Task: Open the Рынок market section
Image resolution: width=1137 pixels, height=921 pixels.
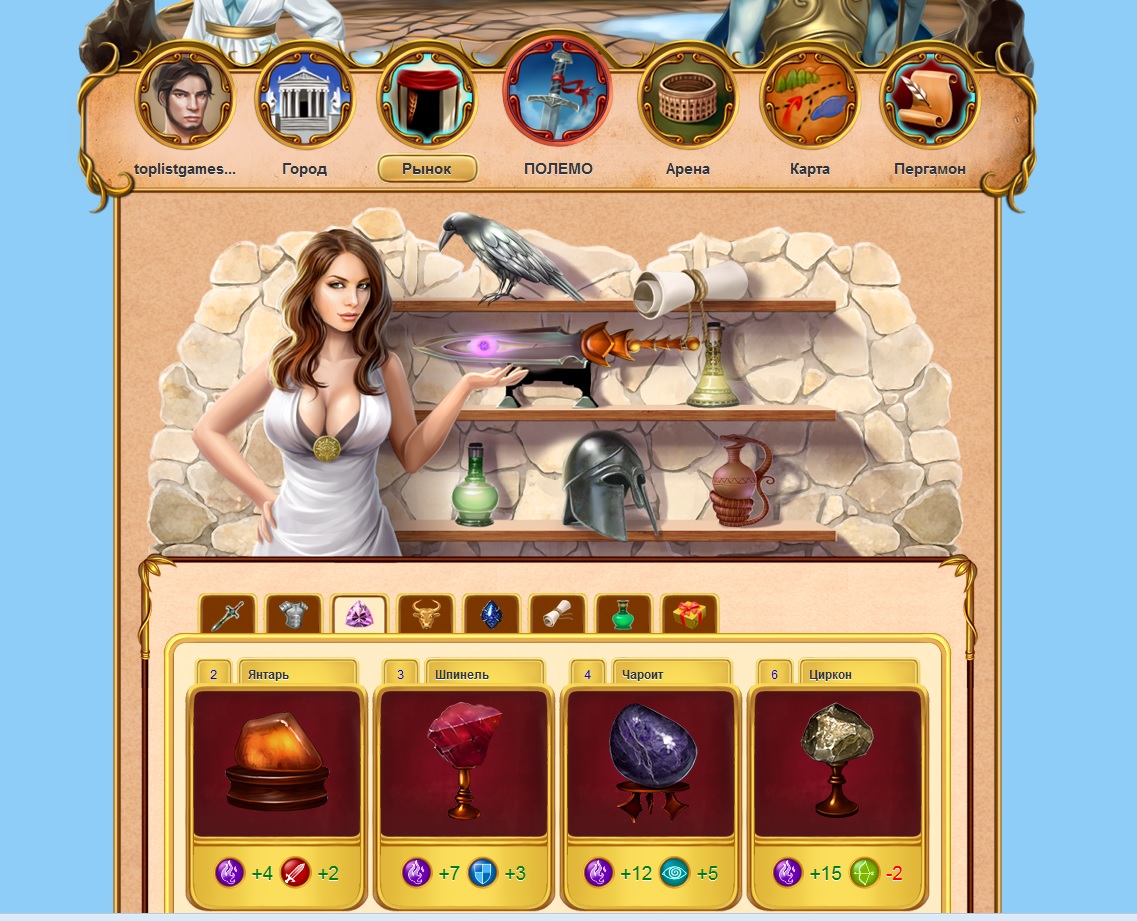Action: coord(427,99)
